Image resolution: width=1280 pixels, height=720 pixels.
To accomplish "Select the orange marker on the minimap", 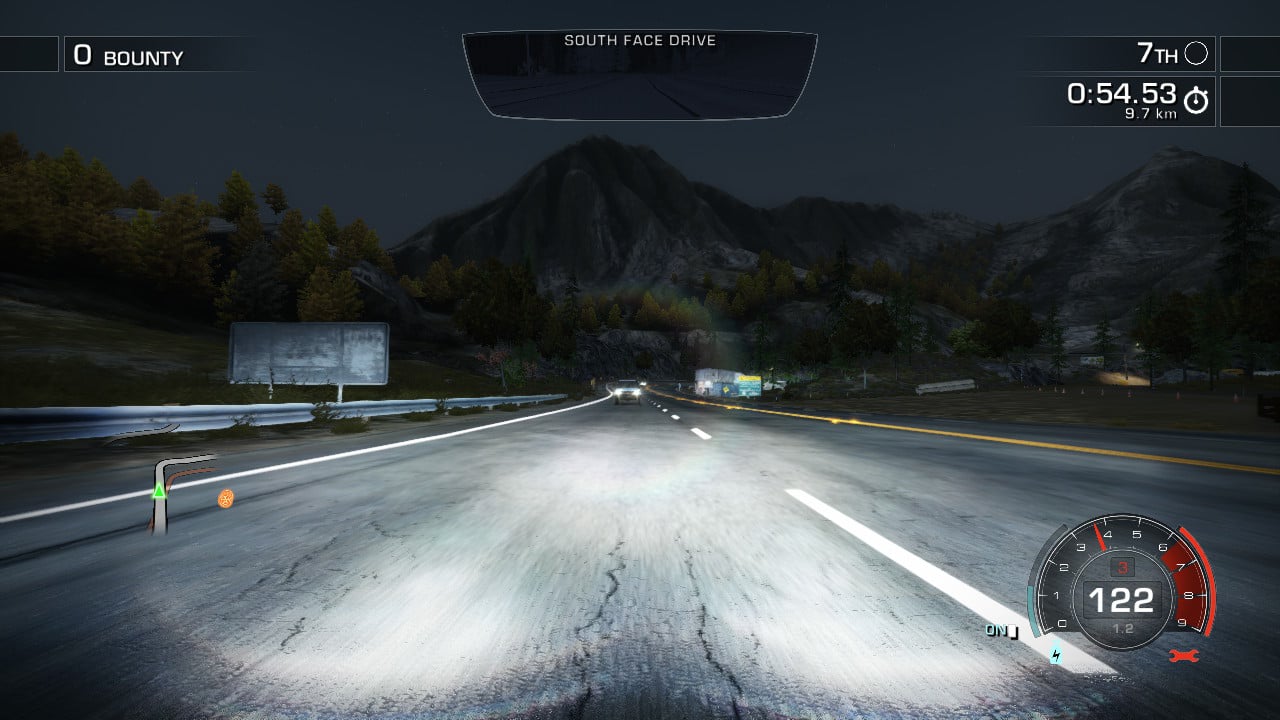I will pos(226,497).
